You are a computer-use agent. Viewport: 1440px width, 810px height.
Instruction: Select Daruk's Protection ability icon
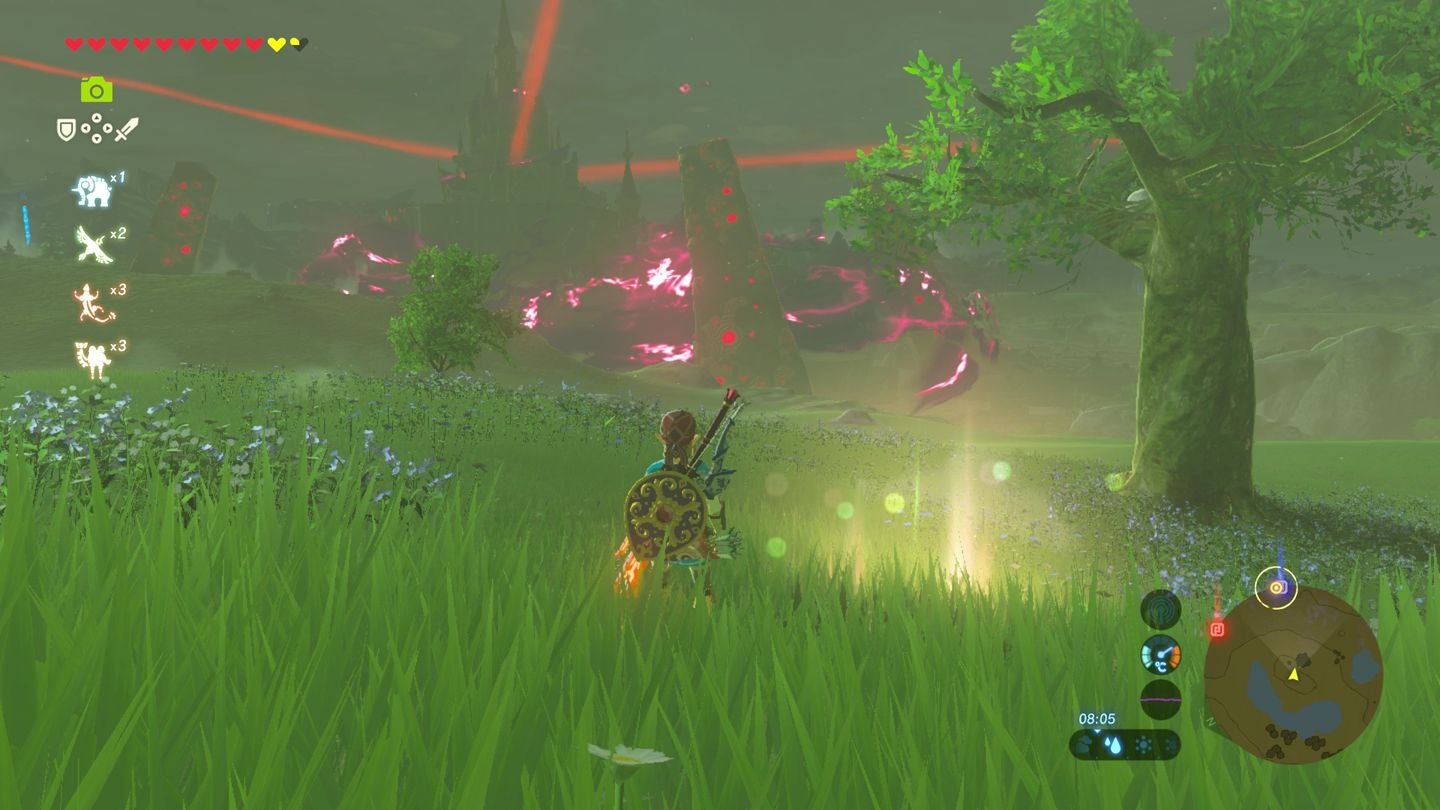(x=92, y=355)
